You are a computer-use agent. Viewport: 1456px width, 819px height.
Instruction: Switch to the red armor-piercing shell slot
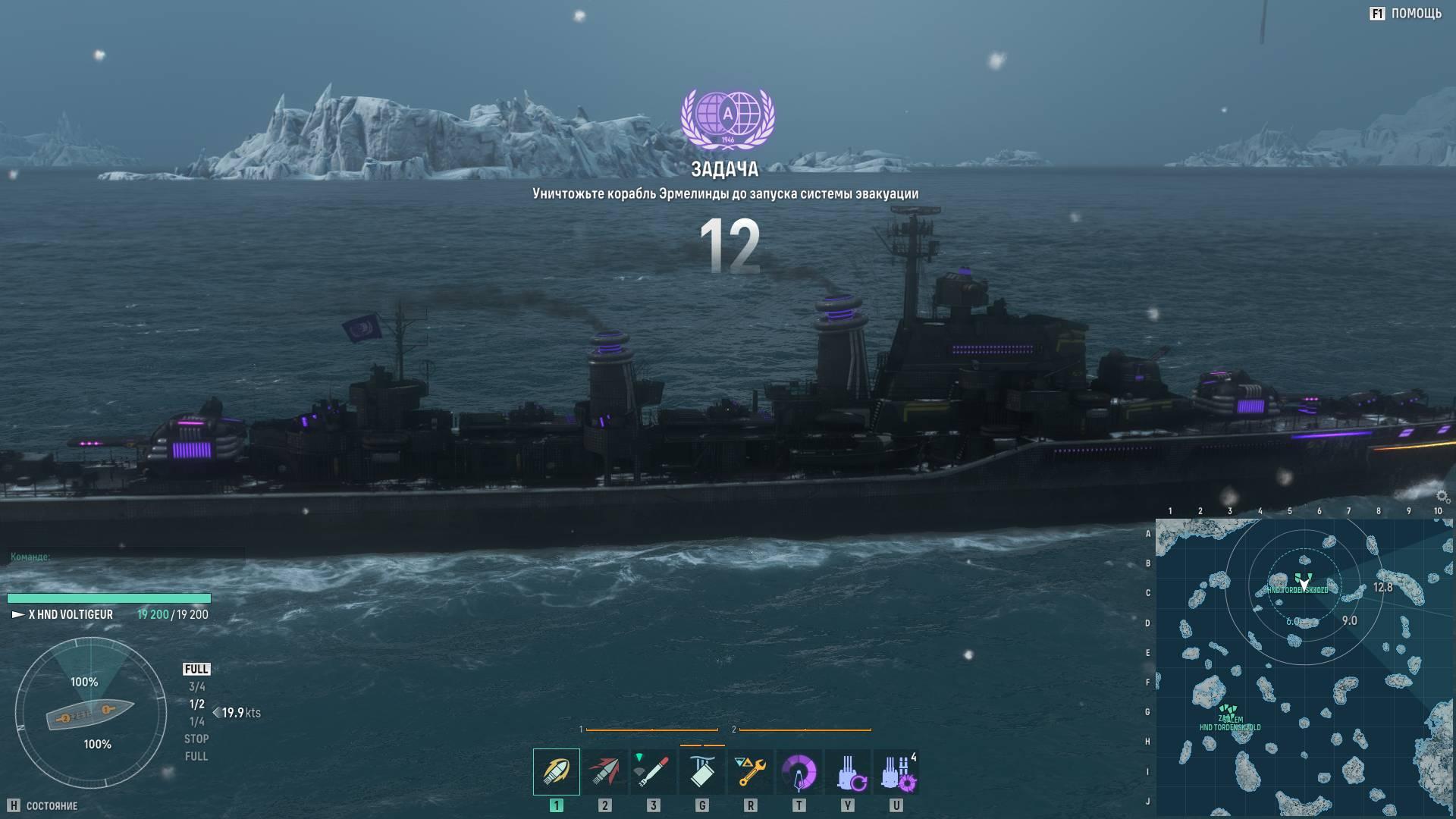click(604, 771)
